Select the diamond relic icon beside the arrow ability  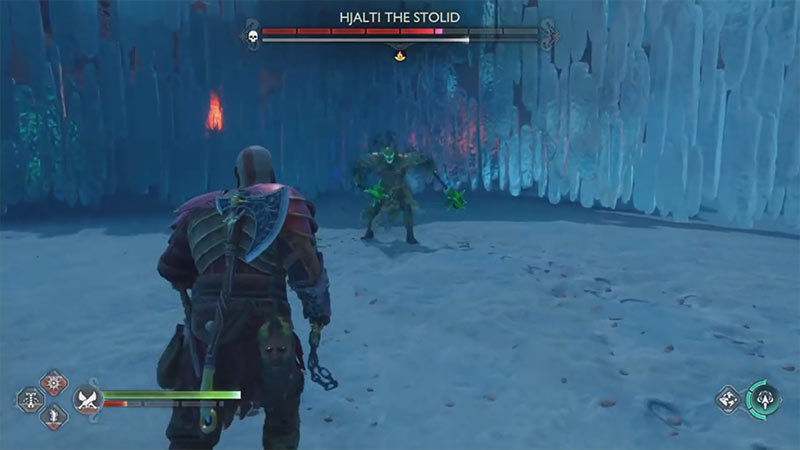point(729,400)
